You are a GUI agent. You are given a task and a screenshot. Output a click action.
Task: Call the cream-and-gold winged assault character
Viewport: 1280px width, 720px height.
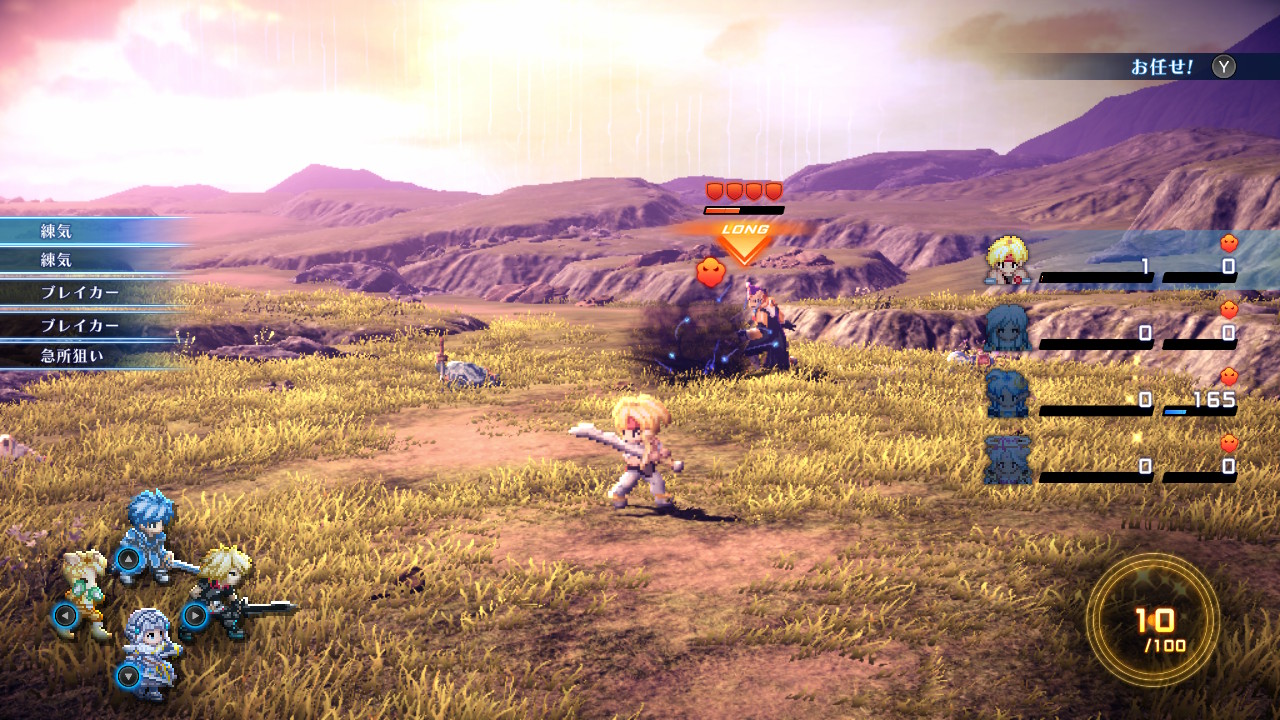coord(85,592)
